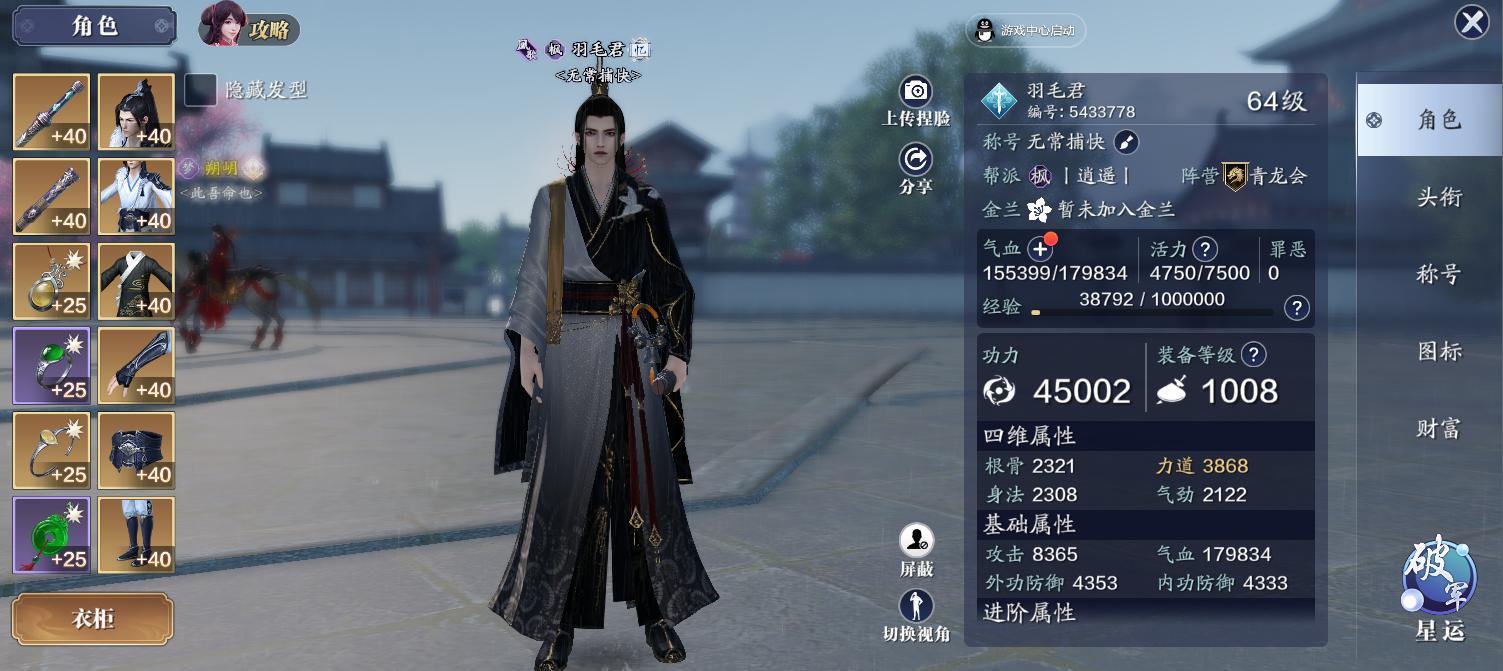This screenshot has height=671, width=1503.
Task: Open the 财富 wealth tab
Action: click(x=1439, y=428)
